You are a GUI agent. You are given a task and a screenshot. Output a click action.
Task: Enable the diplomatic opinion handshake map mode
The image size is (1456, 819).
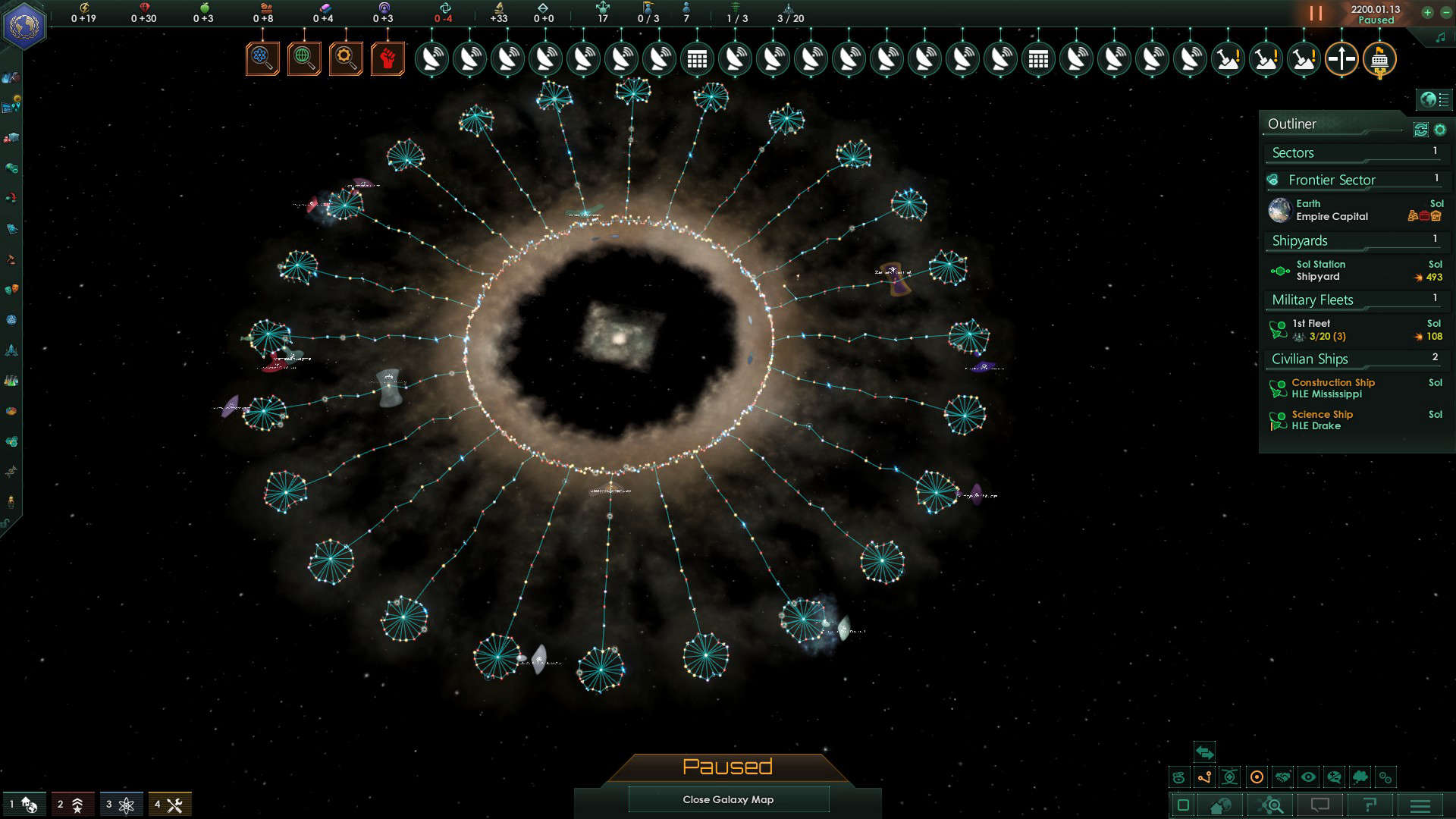1284,777
